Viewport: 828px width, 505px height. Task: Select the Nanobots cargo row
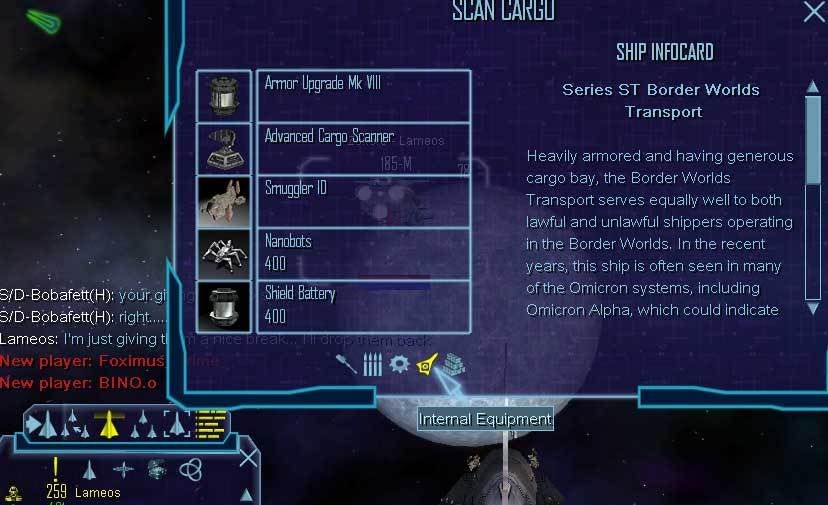pos(363,253)
